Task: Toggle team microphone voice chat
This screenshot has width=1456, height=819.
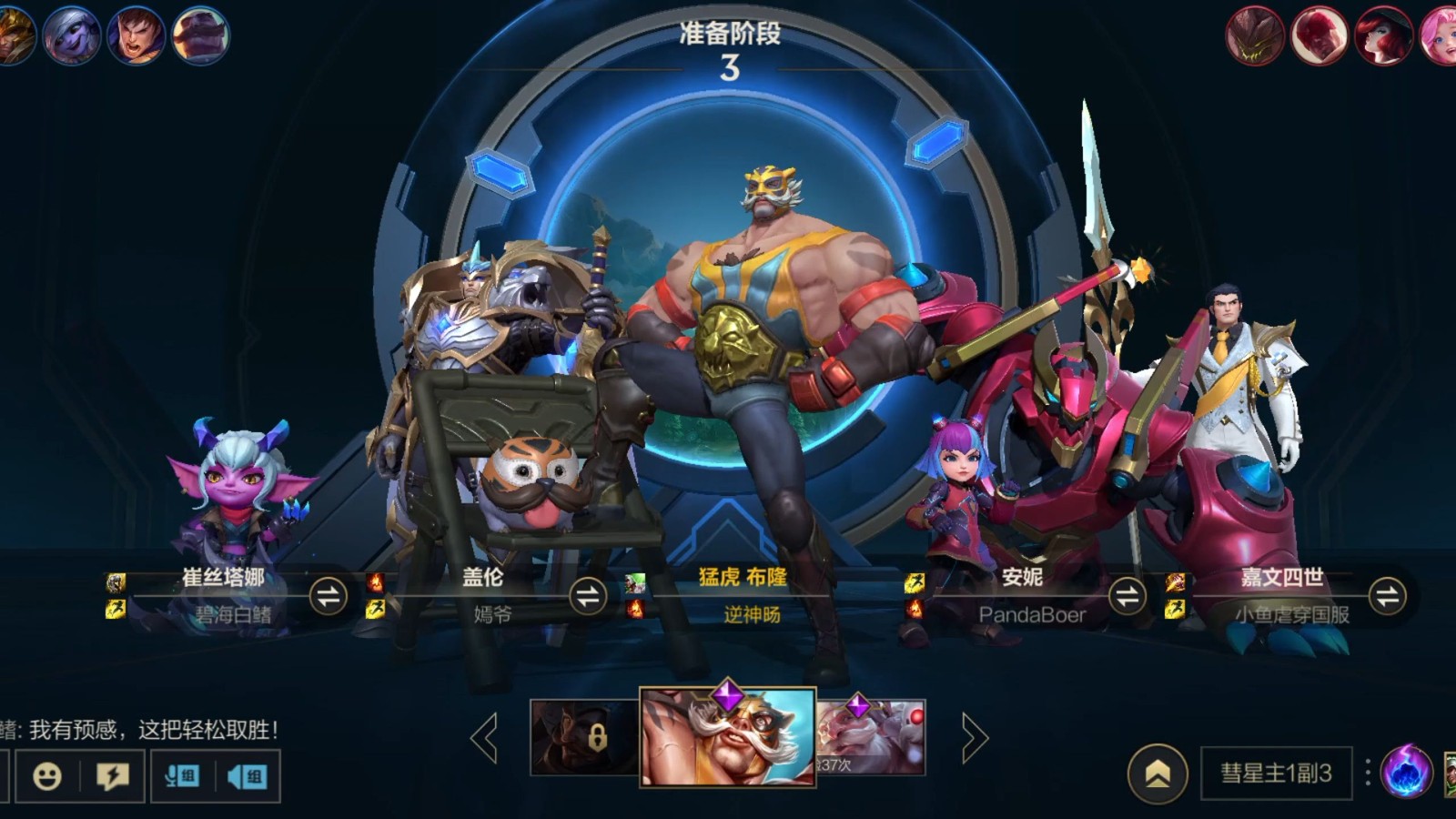Action: pyautogui.click(x=183, y=776)
